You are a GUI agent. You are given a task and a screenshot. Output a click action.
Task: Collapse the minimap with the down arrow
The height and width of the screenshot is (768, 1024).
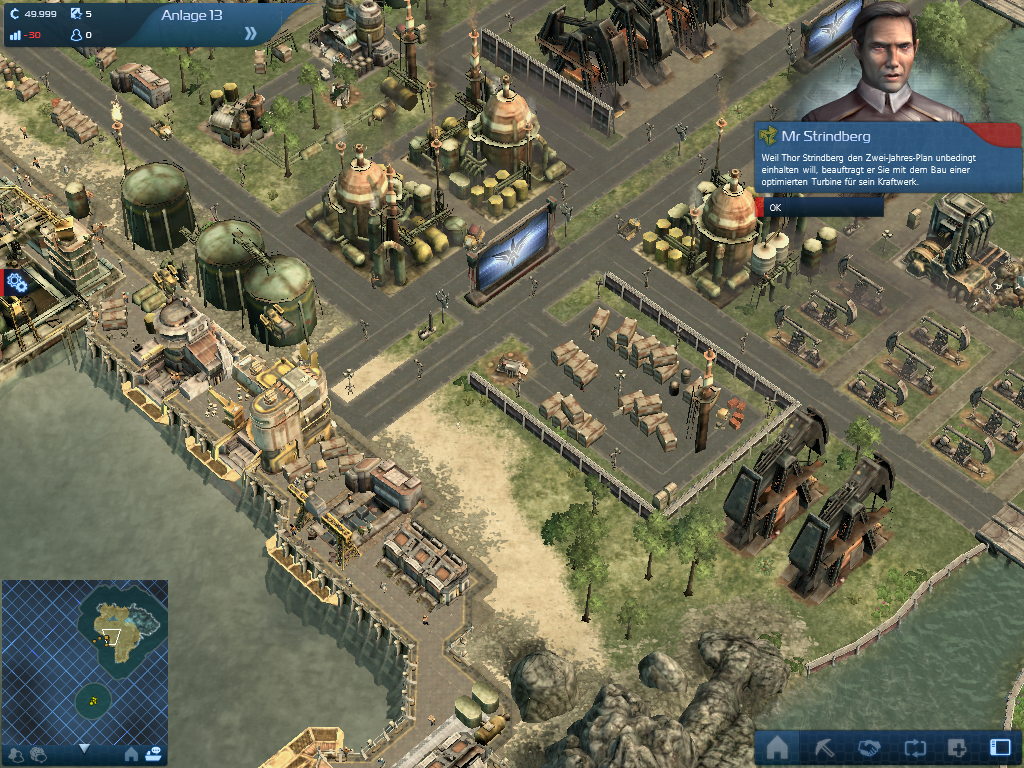tap(84, 748)
